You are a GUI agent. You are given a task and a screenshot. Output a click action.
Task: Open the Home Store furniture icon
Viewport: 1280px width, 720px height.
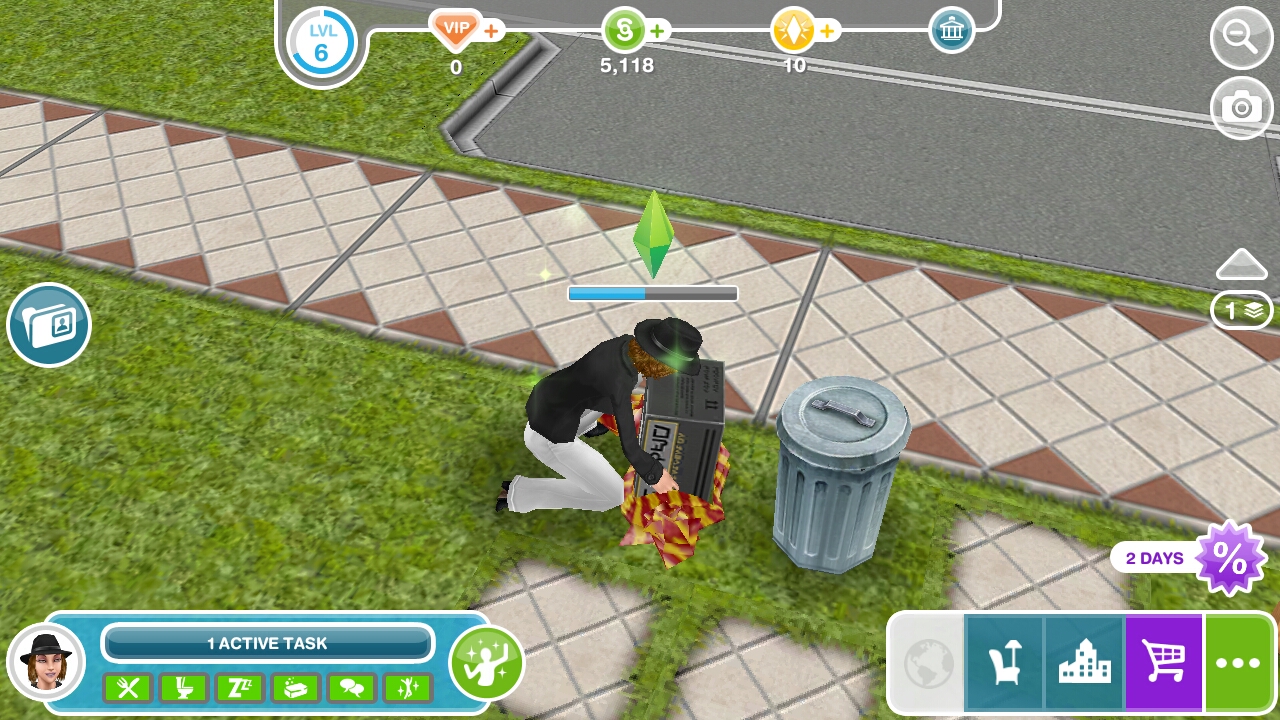pyautogui.click(x=1005, y=662)
